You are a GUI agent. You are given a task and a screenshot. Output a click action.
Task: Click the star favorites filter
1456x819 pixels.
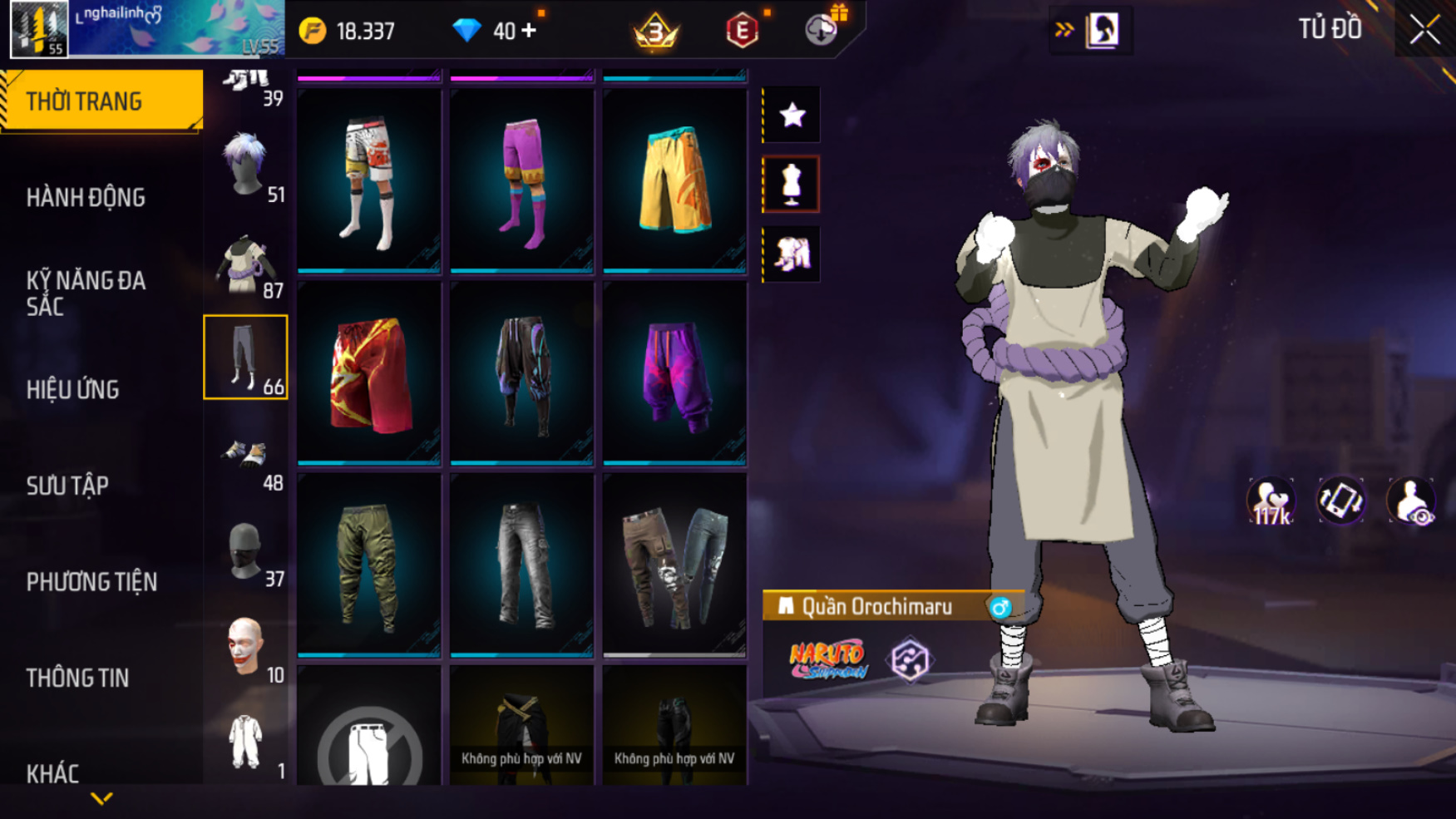tap(792, 115)
